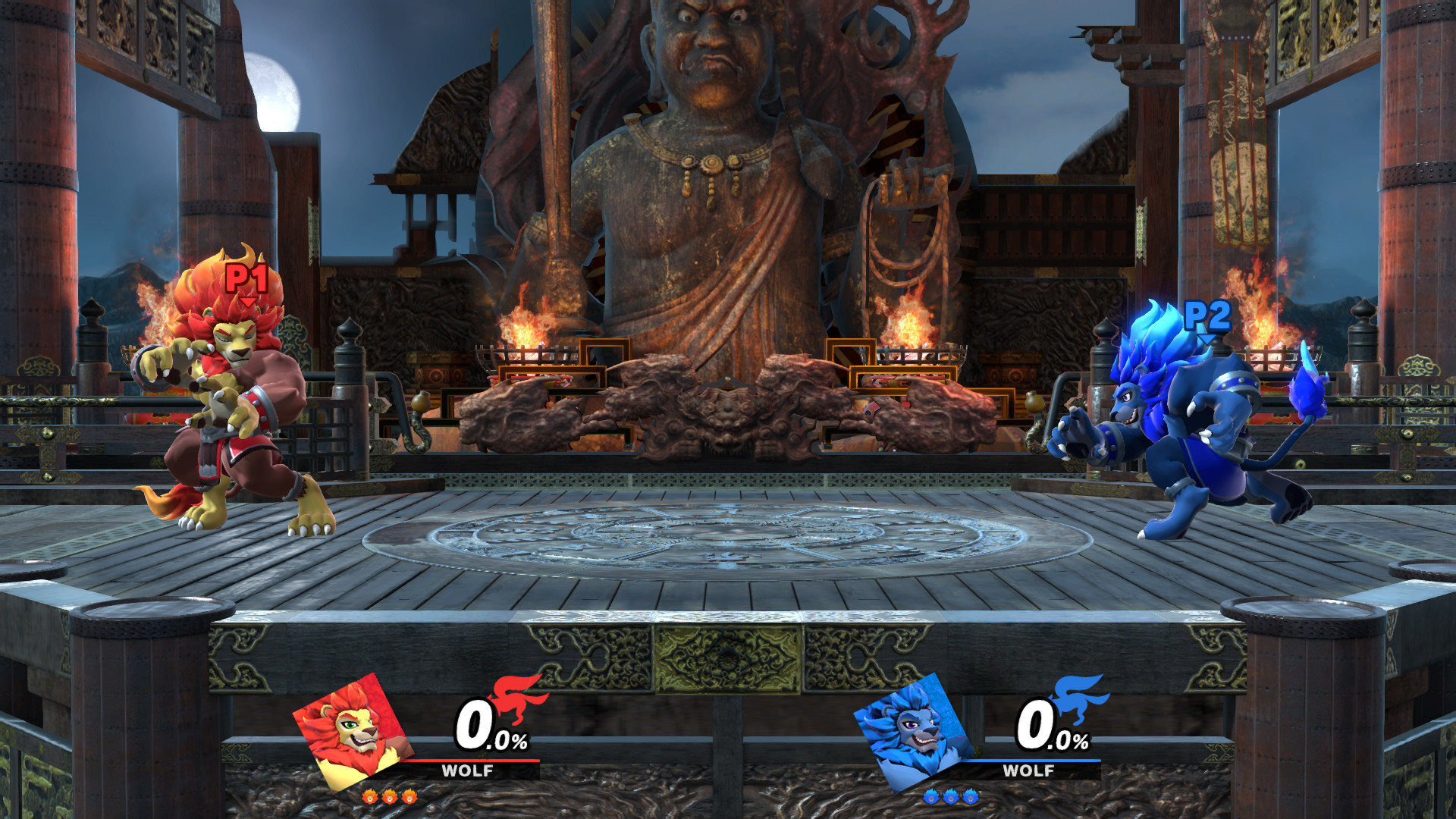The height and width of the screenshot is (819, 1456).
Task: Click the last blue Wolf stock icon
Action: pyautogui.click(x=970, y=798)
